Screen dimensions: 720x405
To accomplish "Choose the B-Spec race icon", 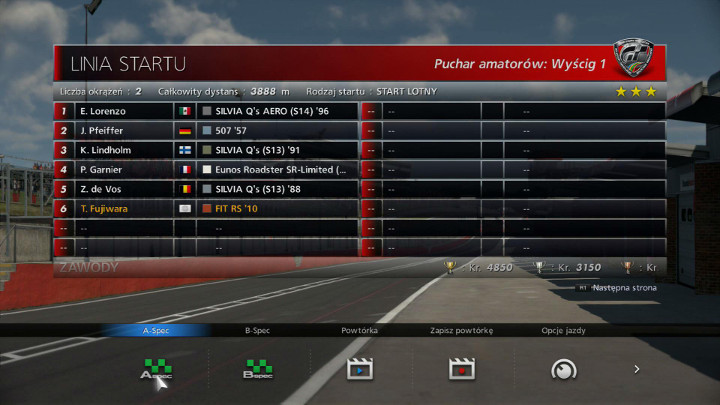I will tap(258, 370).
